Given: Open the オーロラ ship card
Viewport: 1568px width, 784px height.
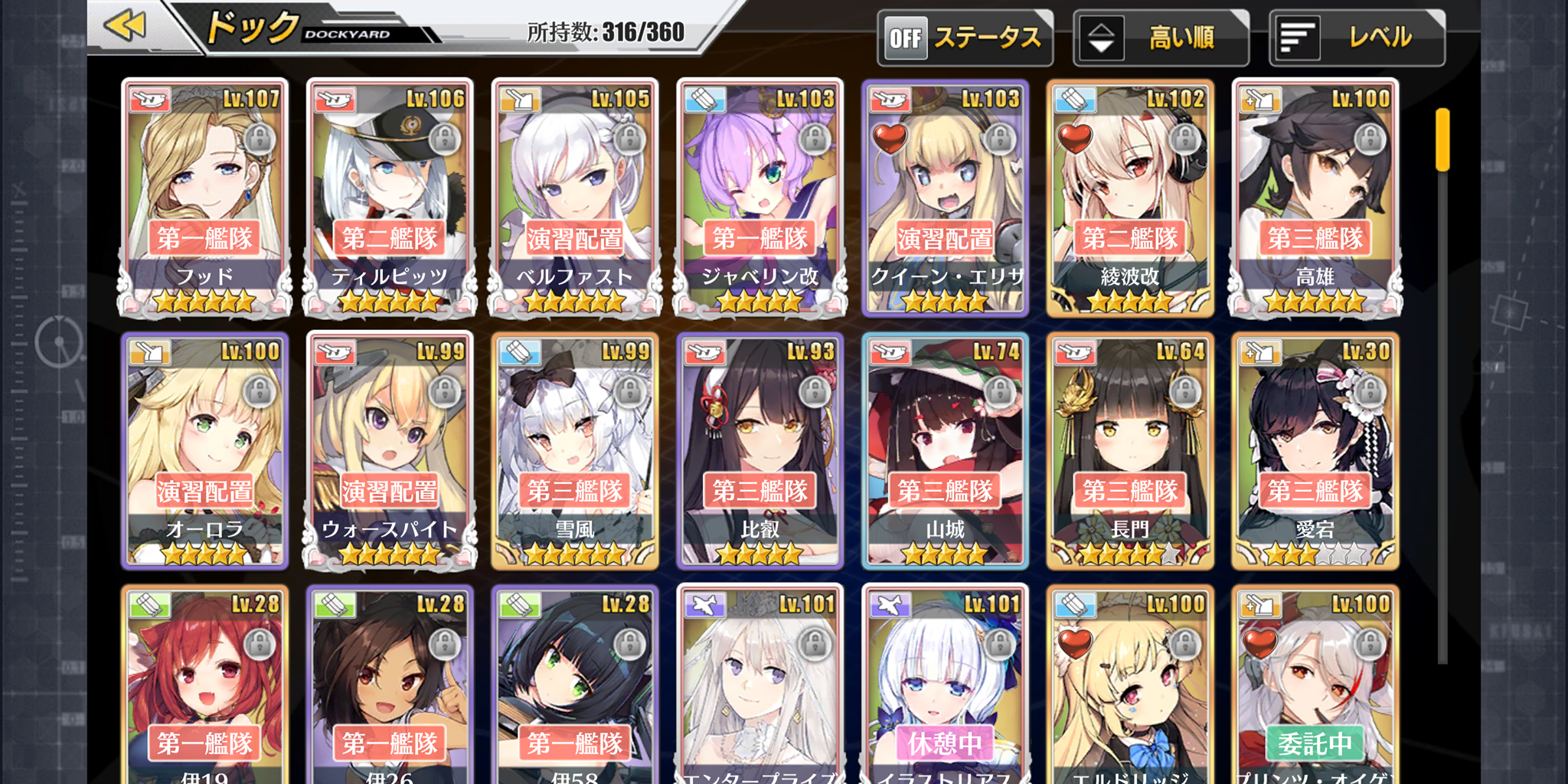Looking at the screenshot, I should [x=204, y=450].
